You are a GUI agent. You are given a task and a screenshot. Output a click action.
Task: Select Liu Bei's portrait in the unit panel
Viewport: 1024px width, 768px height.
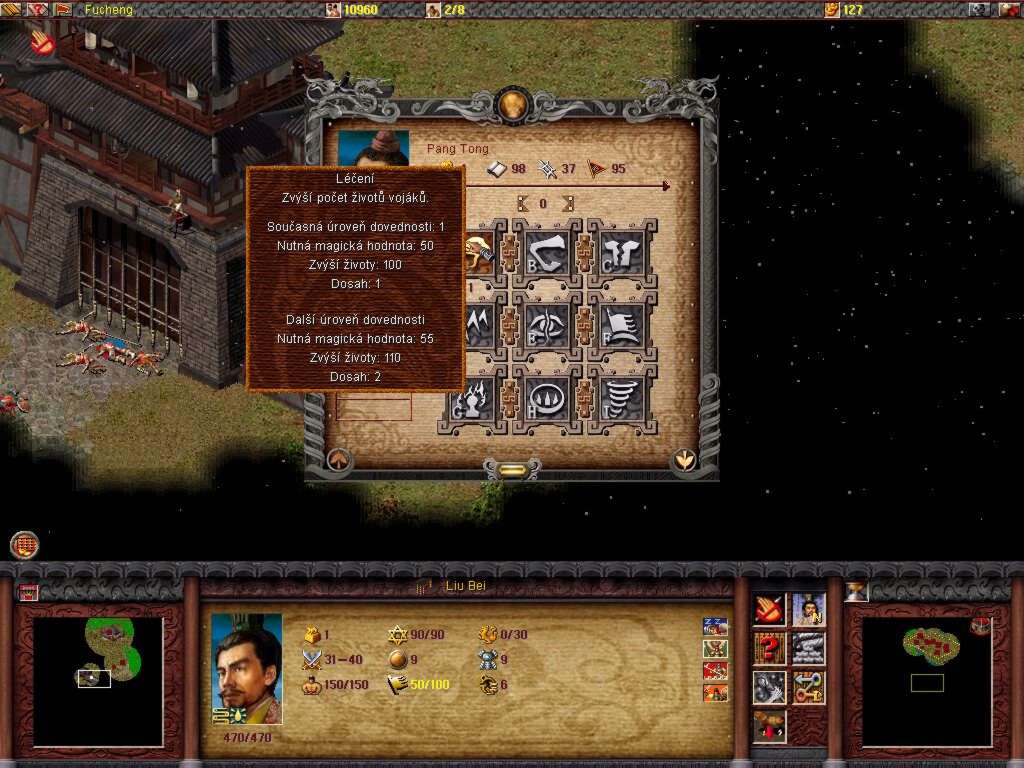[247, 668]
